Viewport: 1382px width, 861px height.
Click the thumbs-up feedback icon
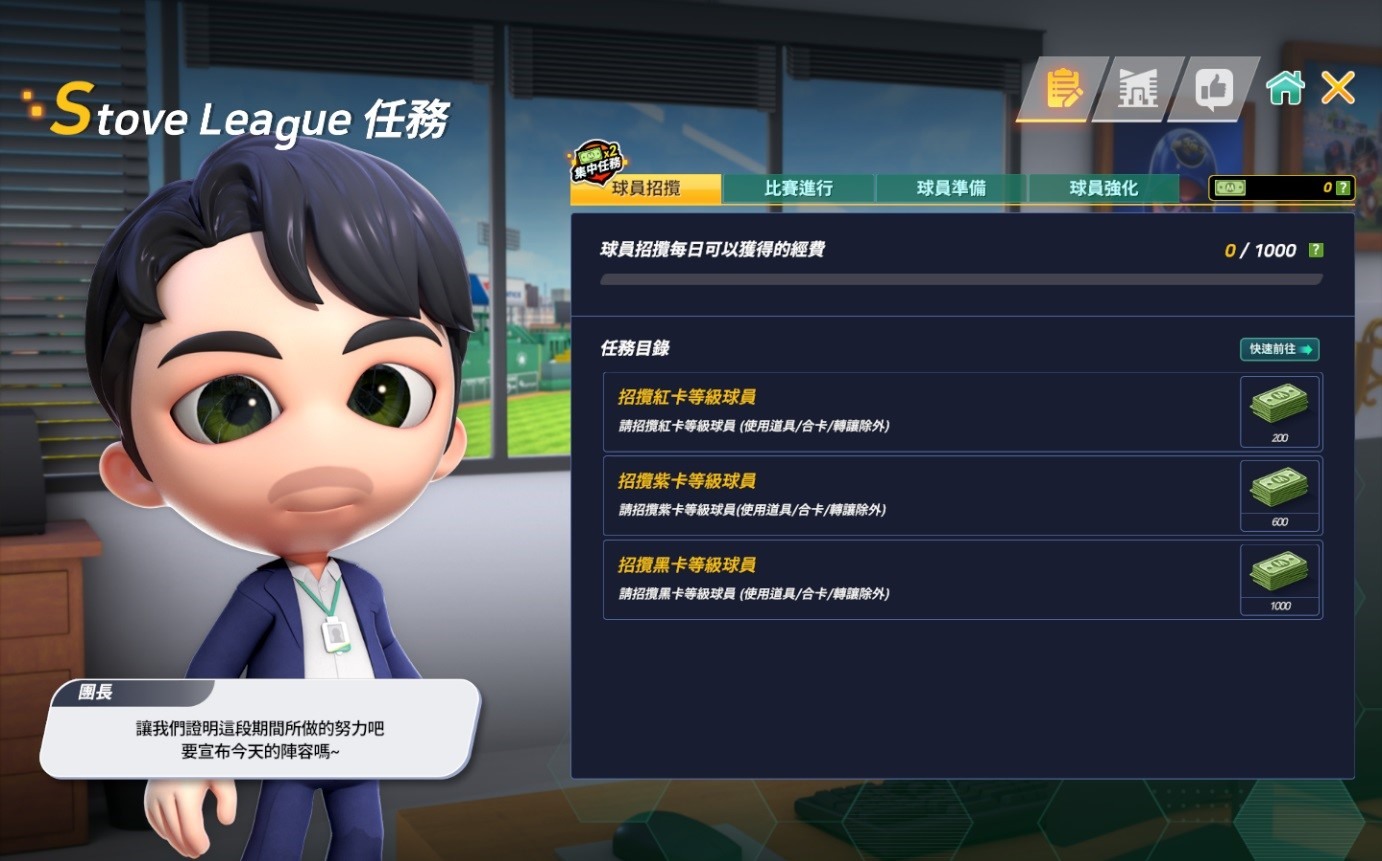click(x=1214, y=88)
